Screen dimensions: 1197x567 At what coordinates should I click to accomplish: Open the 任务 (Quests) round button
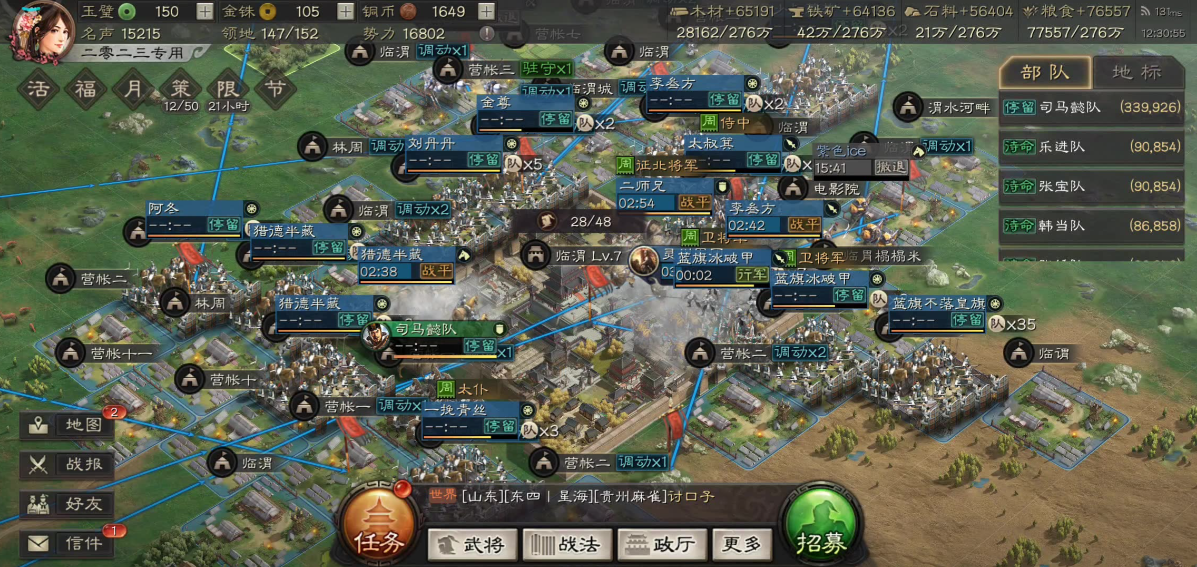[378, 529]
